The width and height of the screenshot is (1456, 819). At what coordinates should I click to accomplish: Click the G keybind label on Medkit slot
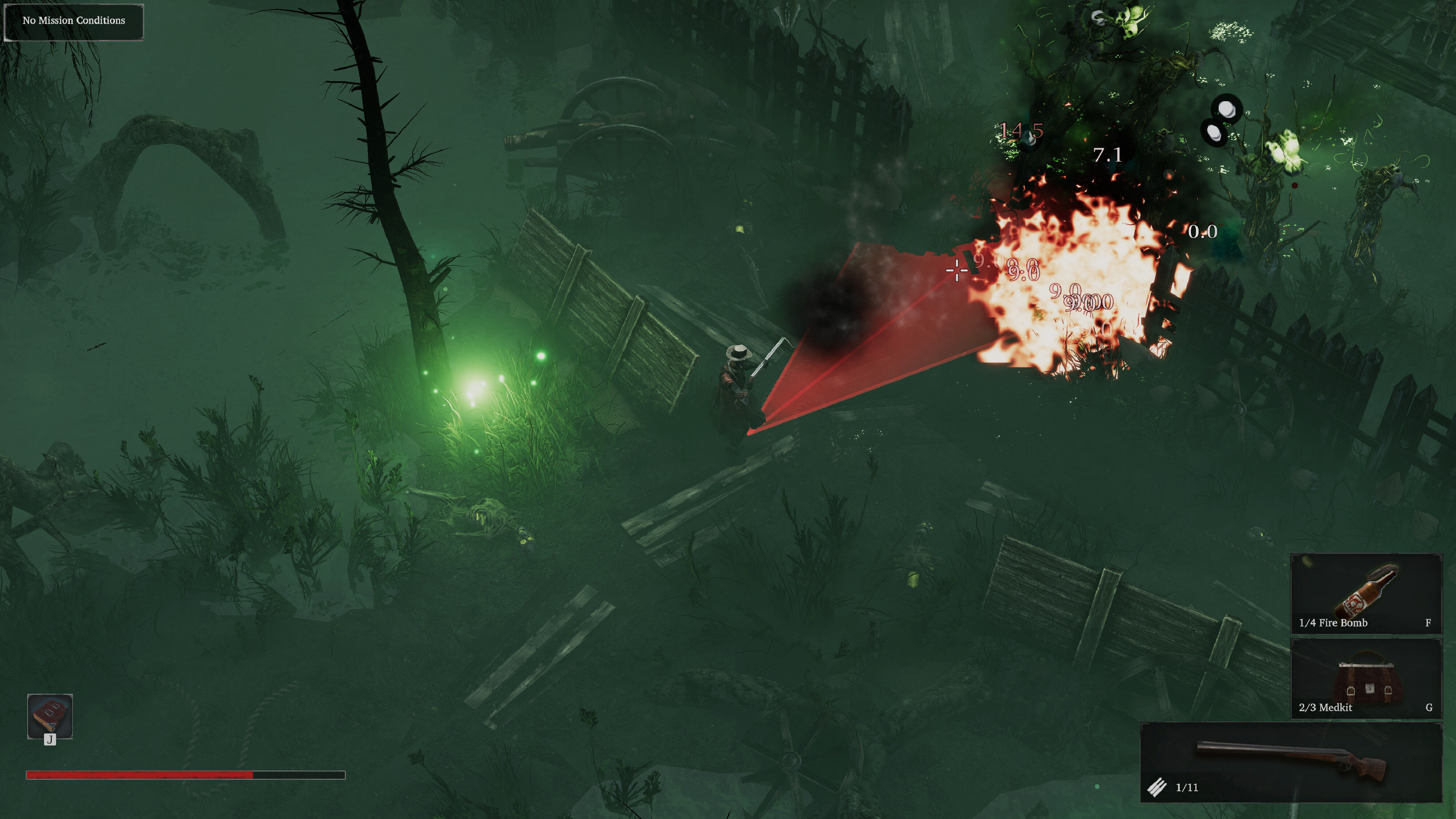1429,708
